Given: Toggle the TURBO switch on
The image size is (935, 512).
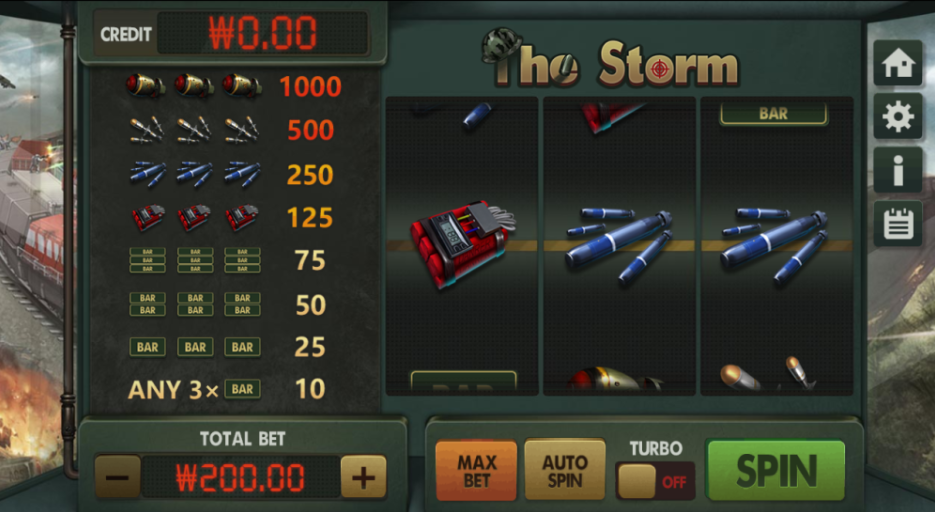Looking at the screenshot, I should pyautogui.click(x=655, y=481).
